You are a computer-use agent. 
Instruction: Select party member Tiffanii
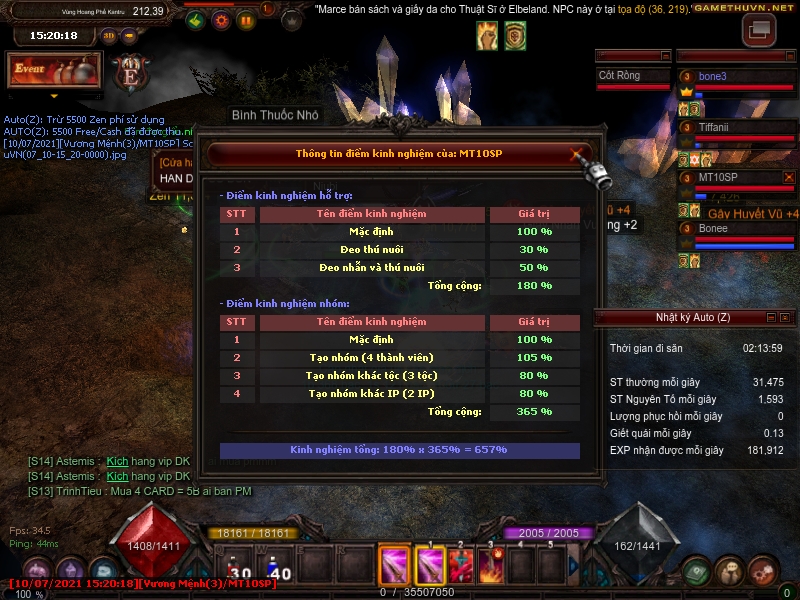pos(738,127)
